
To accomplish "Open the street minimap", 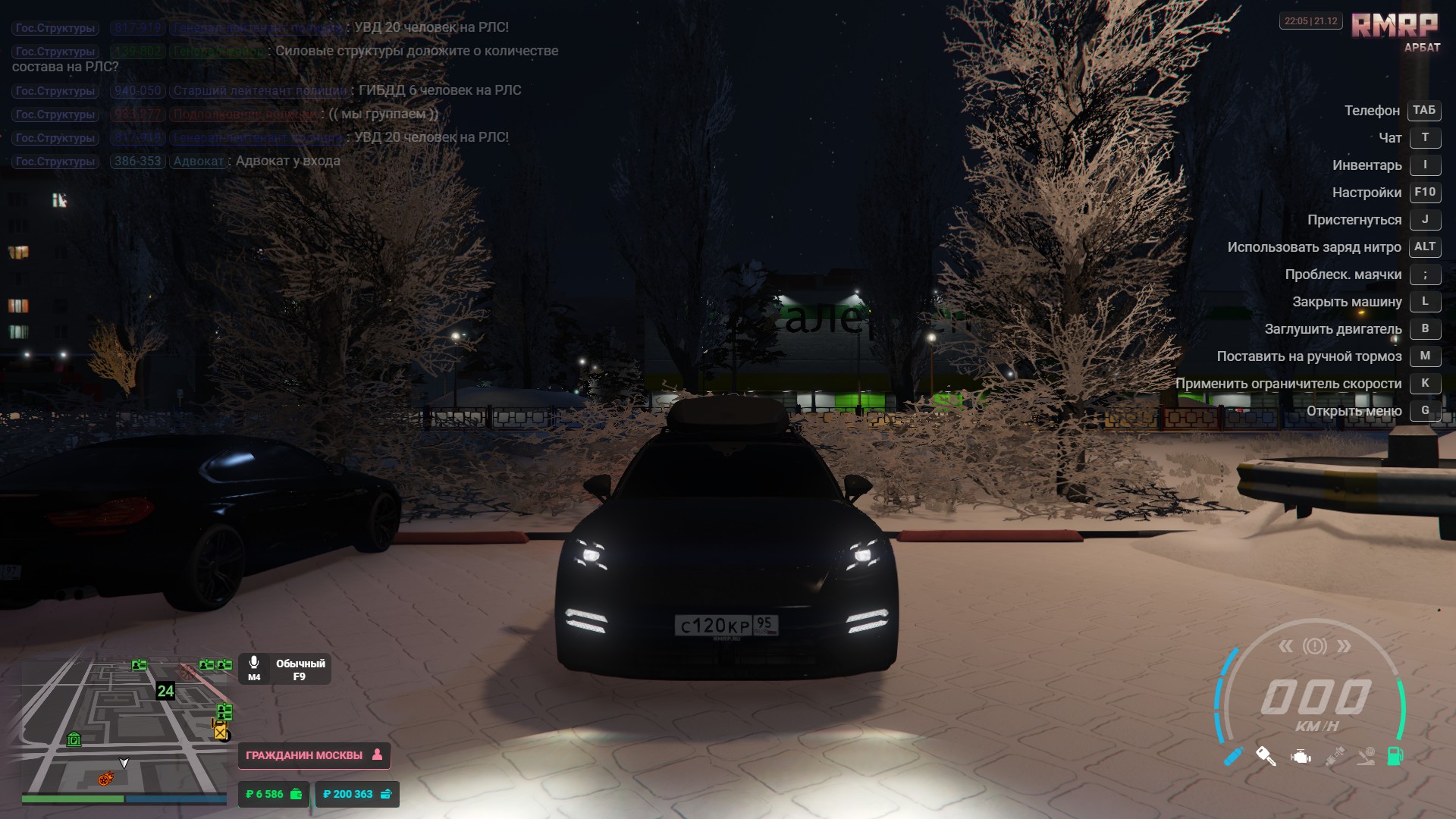I will pyautogui.click(x=121, y=720).
